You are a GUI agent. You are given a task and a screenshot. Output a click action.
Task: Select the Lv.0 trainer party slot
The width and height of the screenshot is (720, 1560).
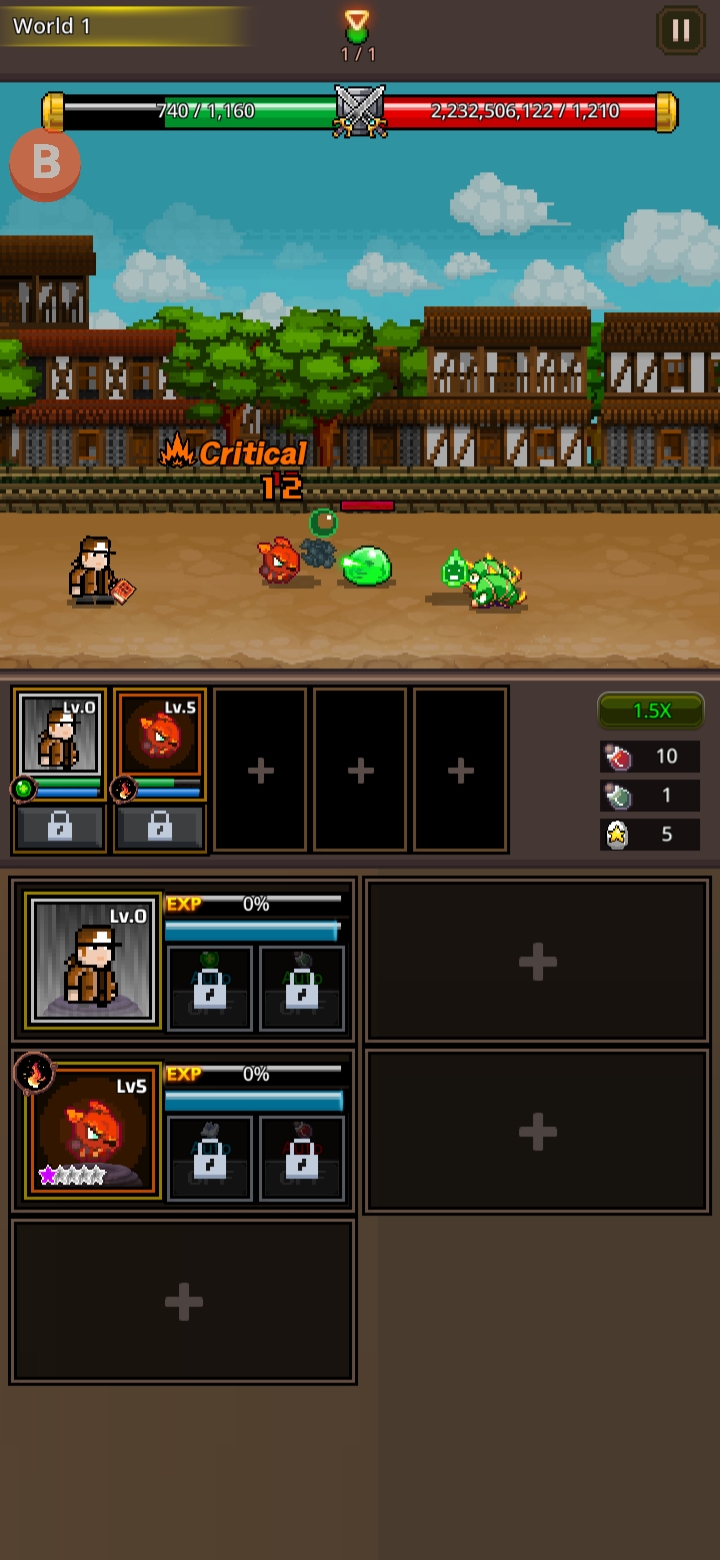click(60, 735)
